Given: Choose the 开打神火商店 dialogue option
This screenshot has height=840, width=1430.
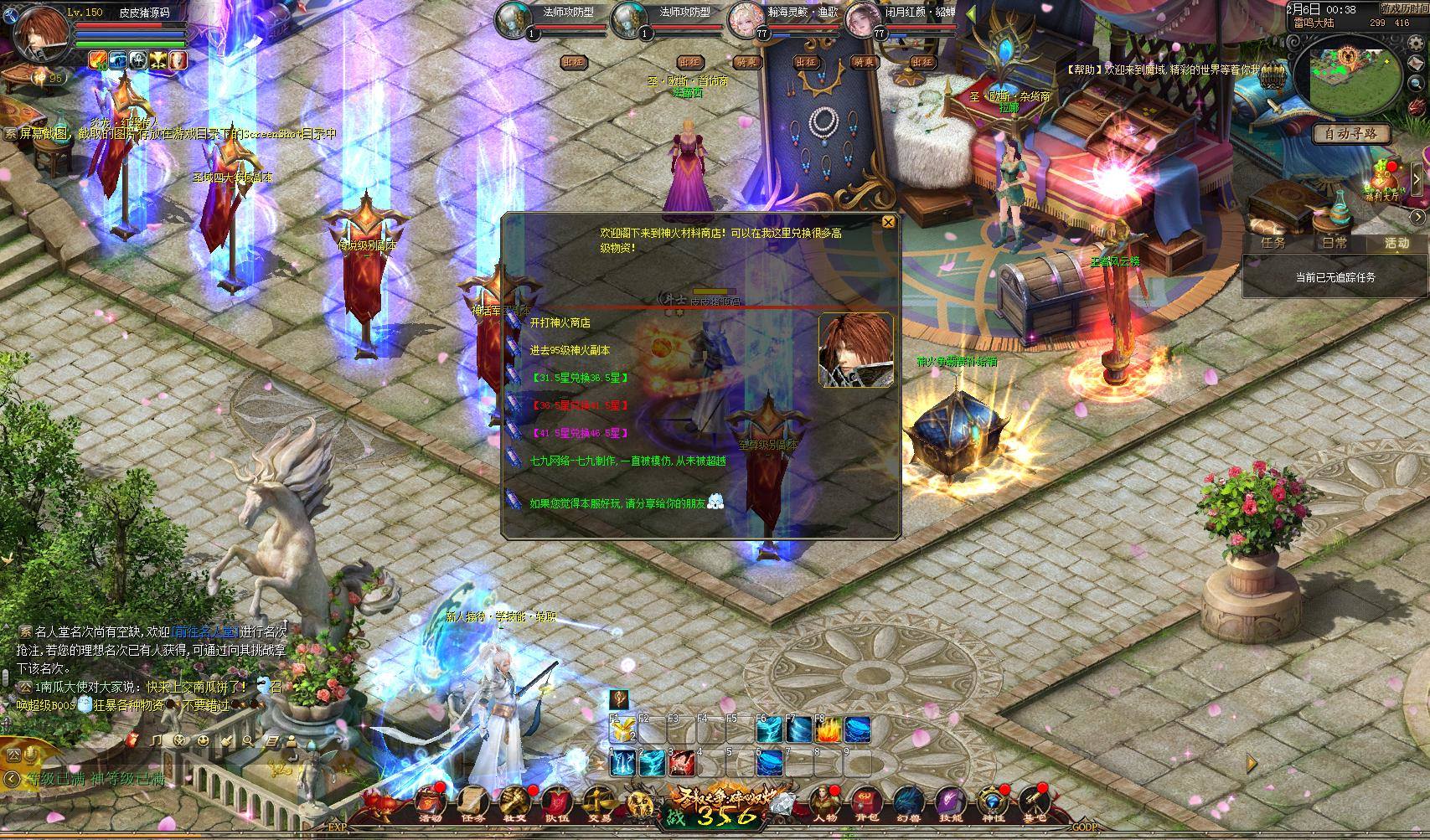Looking at the screenshot, I should [560, 322].
